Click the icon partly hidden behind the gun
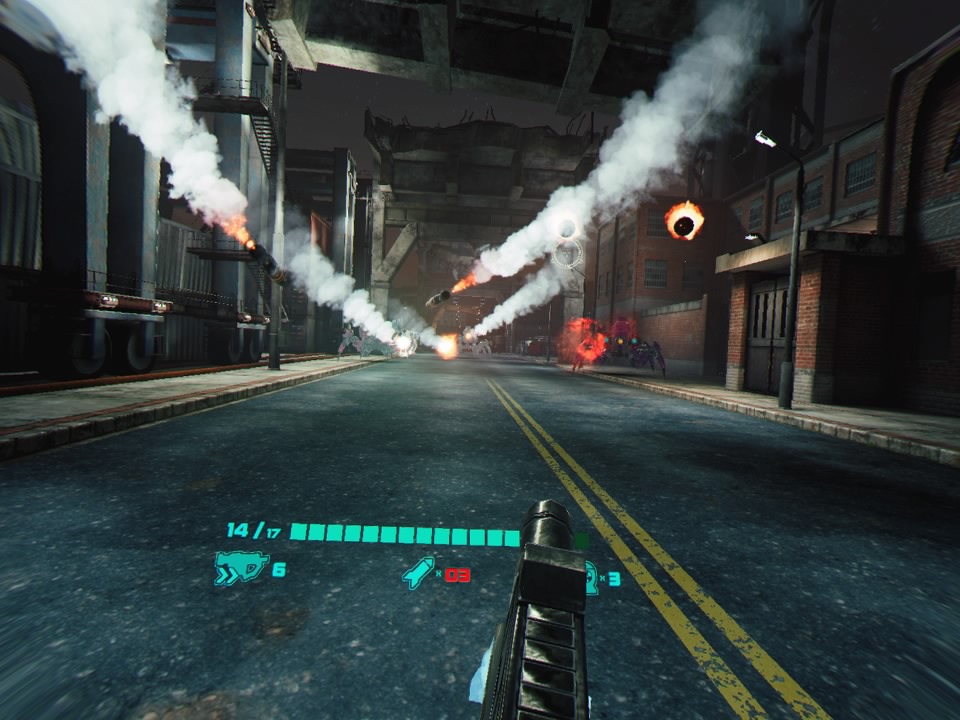Image resolution: width=960 pixels, height=720 pixels. tap(592, 577)
